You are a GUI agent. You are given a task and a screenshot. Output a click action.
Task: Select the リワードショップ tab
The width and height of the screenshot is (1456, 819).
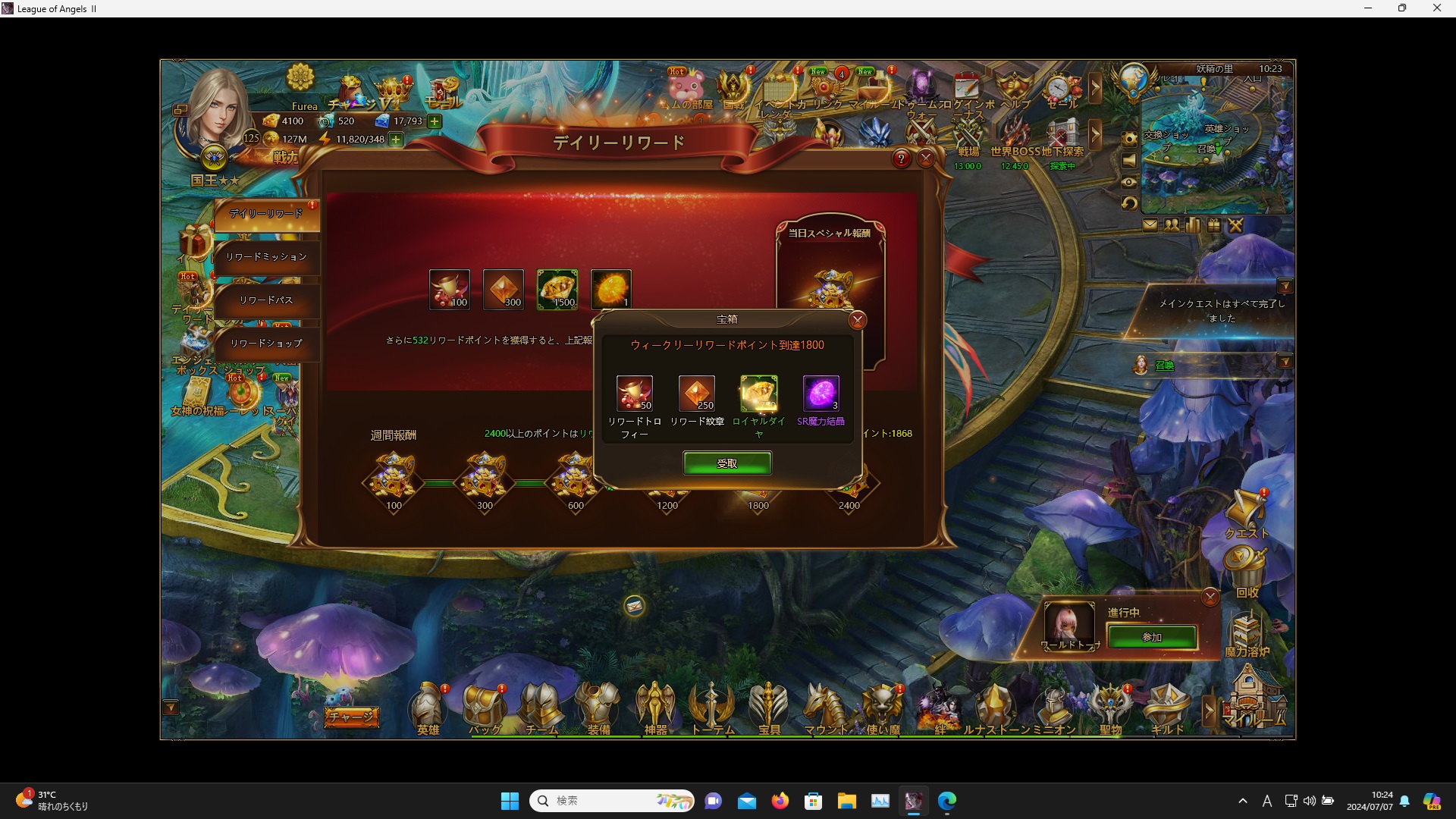click(x=266, y=344)
